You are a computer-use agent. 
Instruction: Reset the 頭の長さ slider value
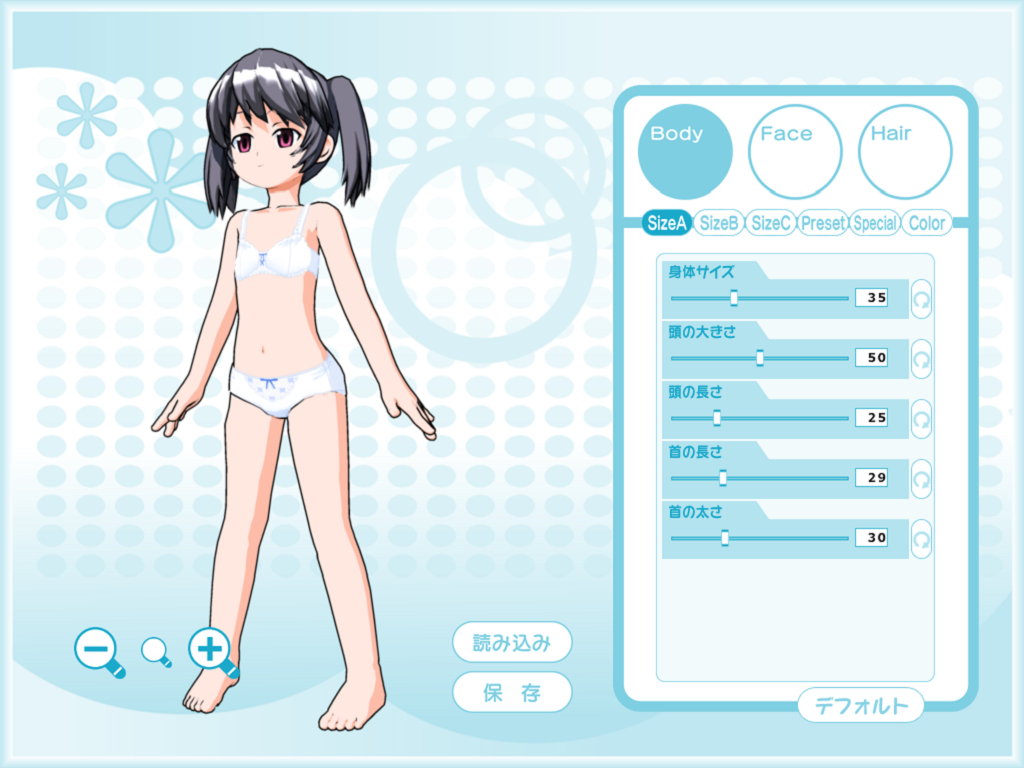click(x=921, y=418)
